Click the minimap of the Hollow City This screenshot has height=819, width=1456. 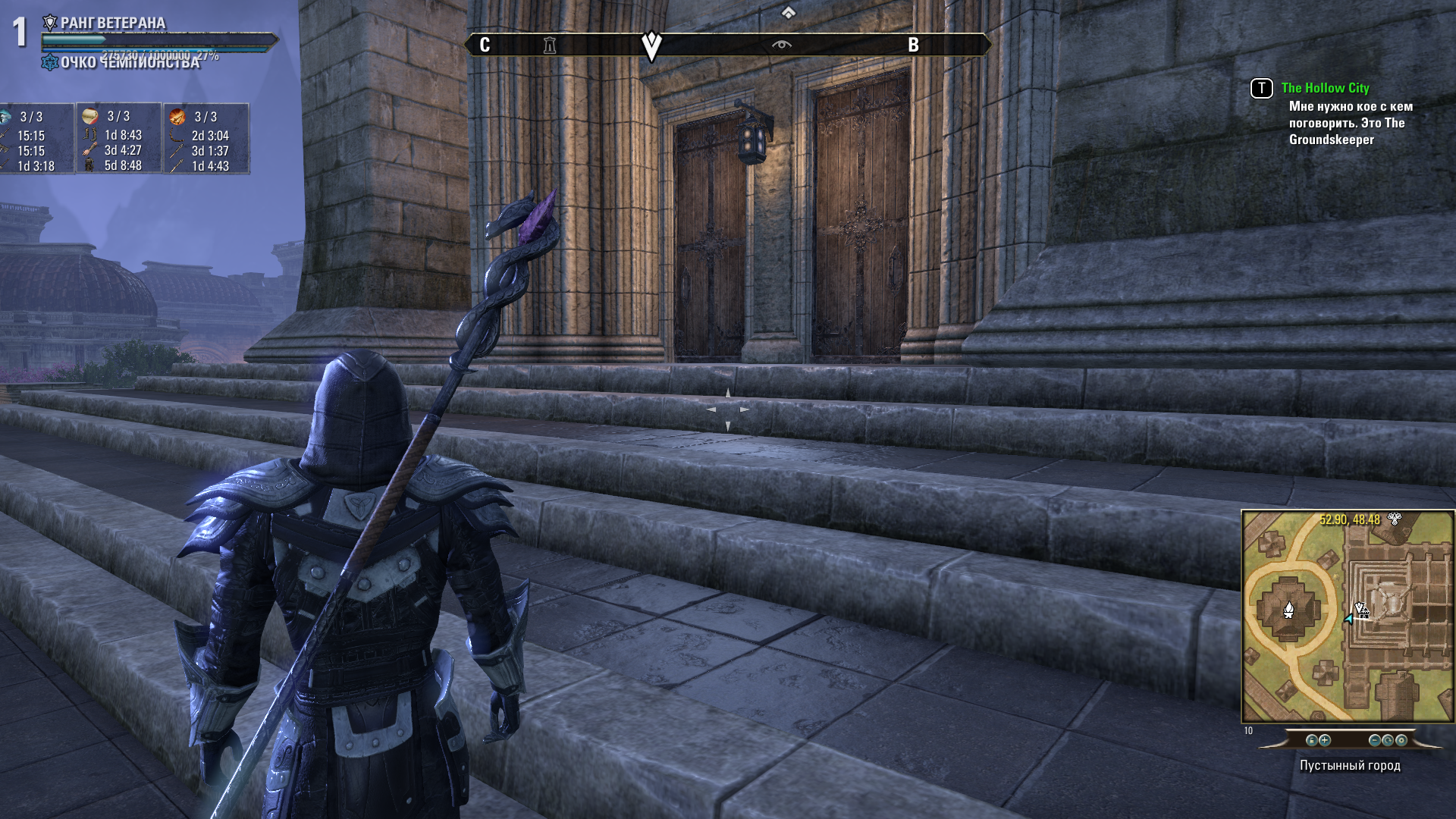[1348, 616]
